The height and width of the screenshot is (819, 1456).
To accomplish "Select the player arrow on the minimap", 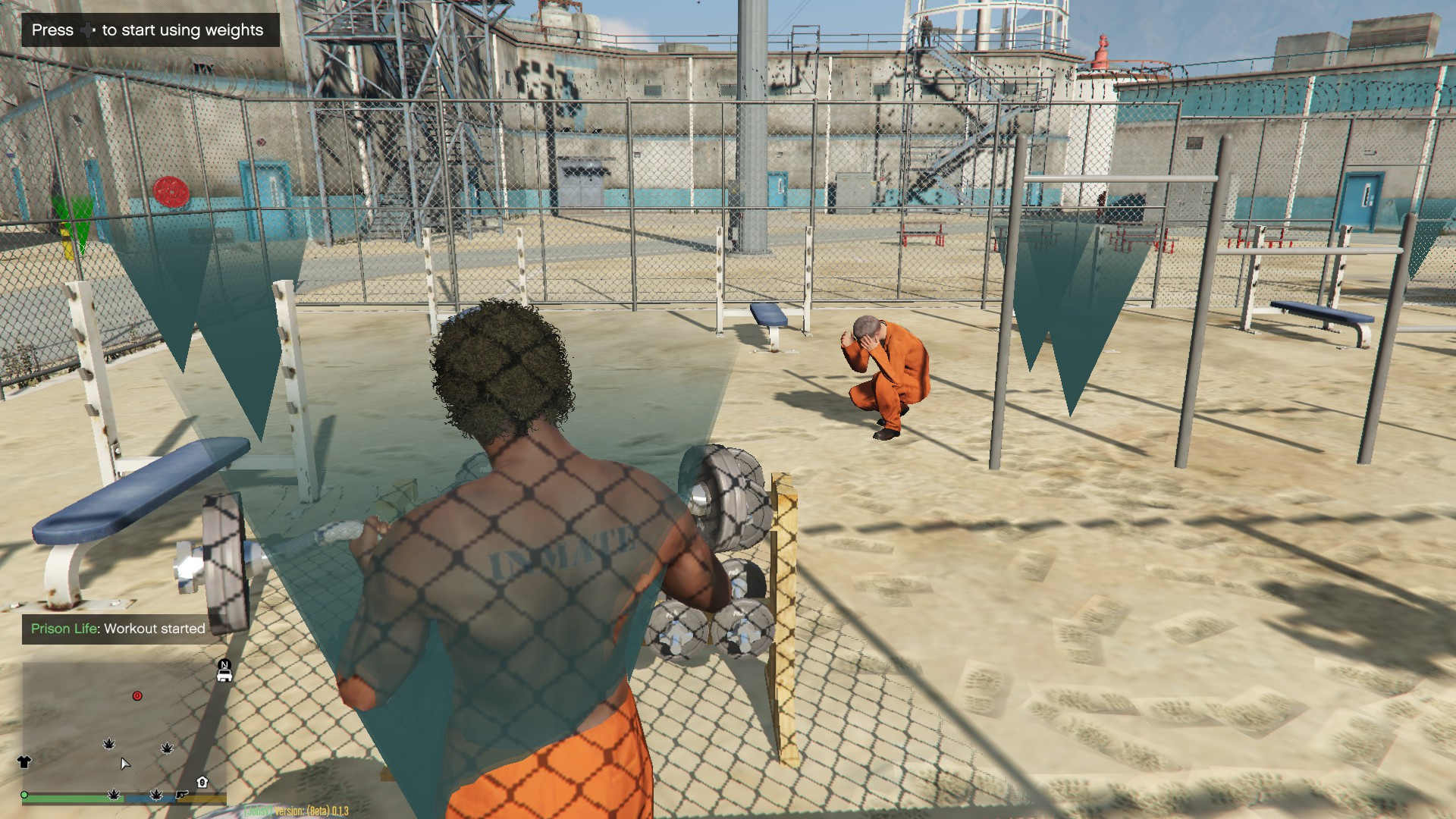I will (x=125, y=763).
